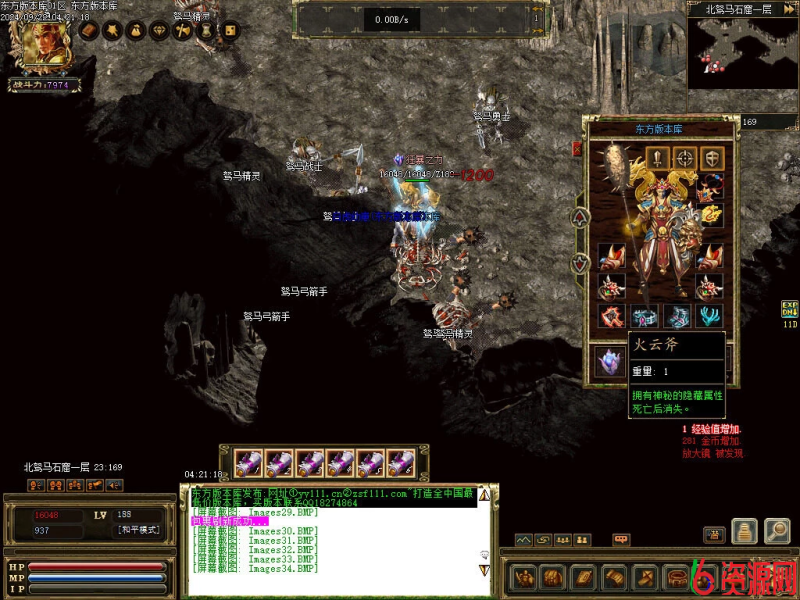Flip equipment panel with the down arrow
The image size is (800, 600).
pyautogui.click(x=578, y=264)
